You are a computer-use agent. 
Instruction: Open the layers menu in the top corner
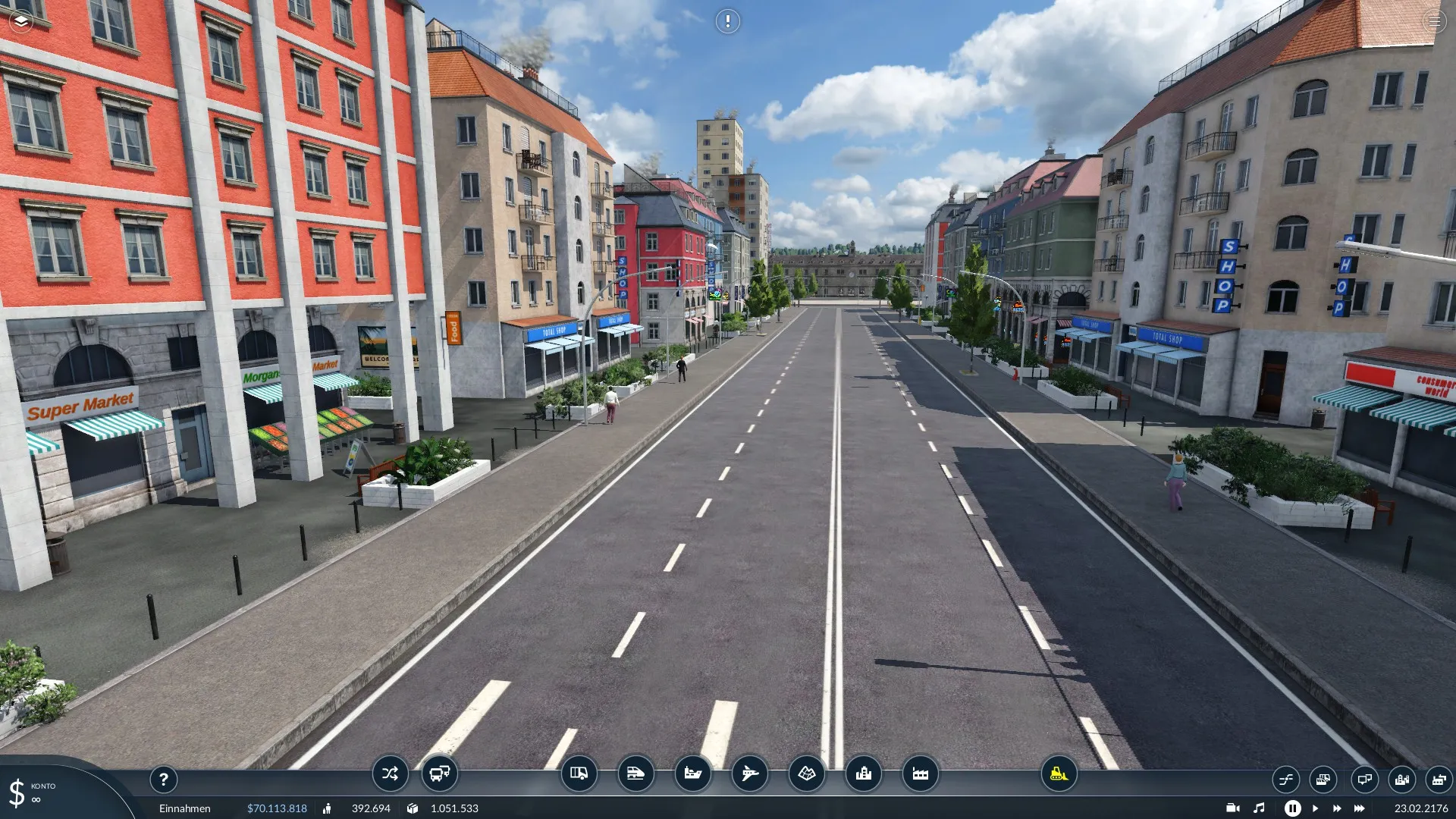[21, 21]
